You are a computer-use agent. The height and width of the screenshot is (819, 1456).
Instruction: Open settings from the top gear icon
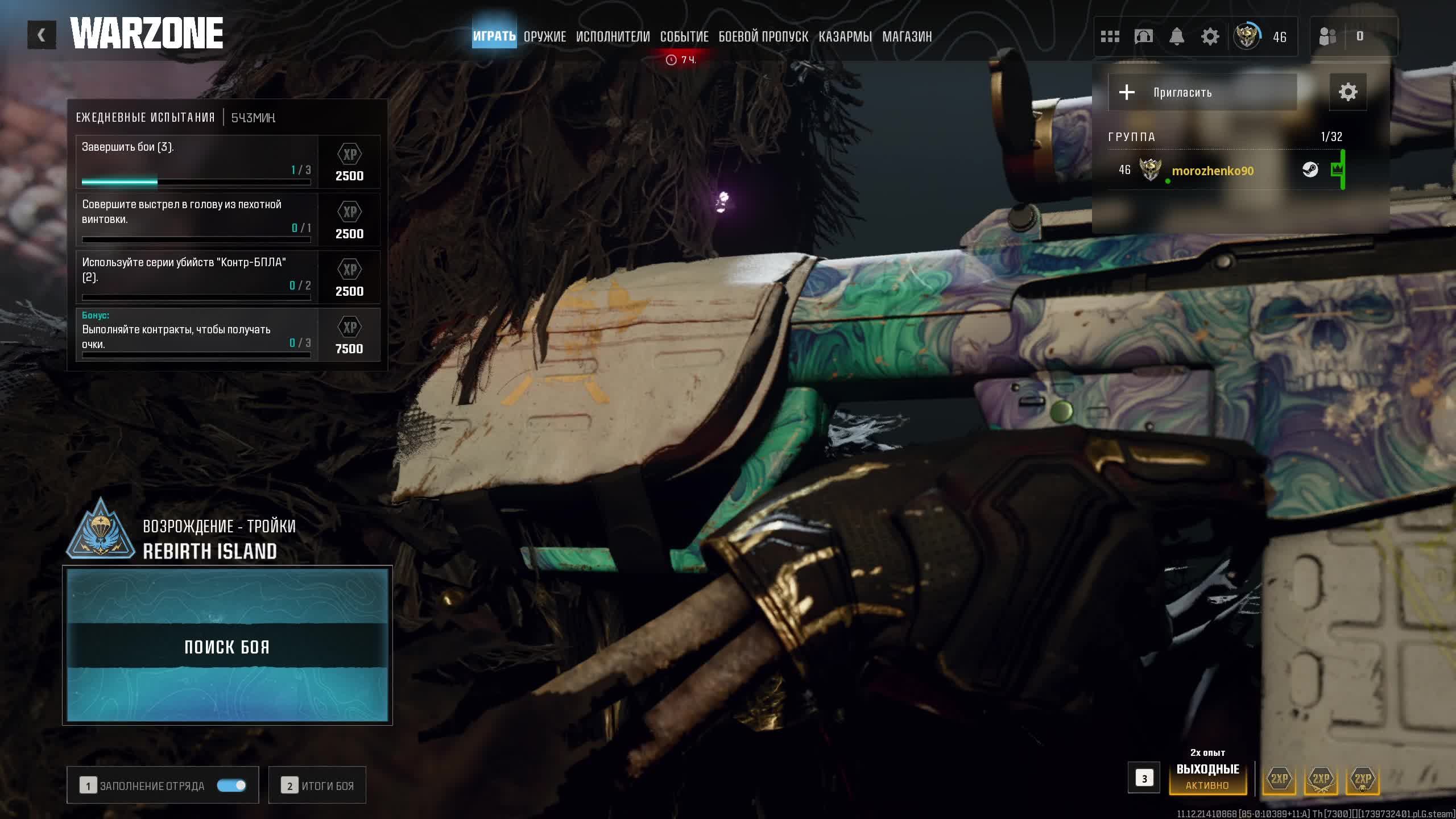pyautogui.click(x=1210, y=37)
